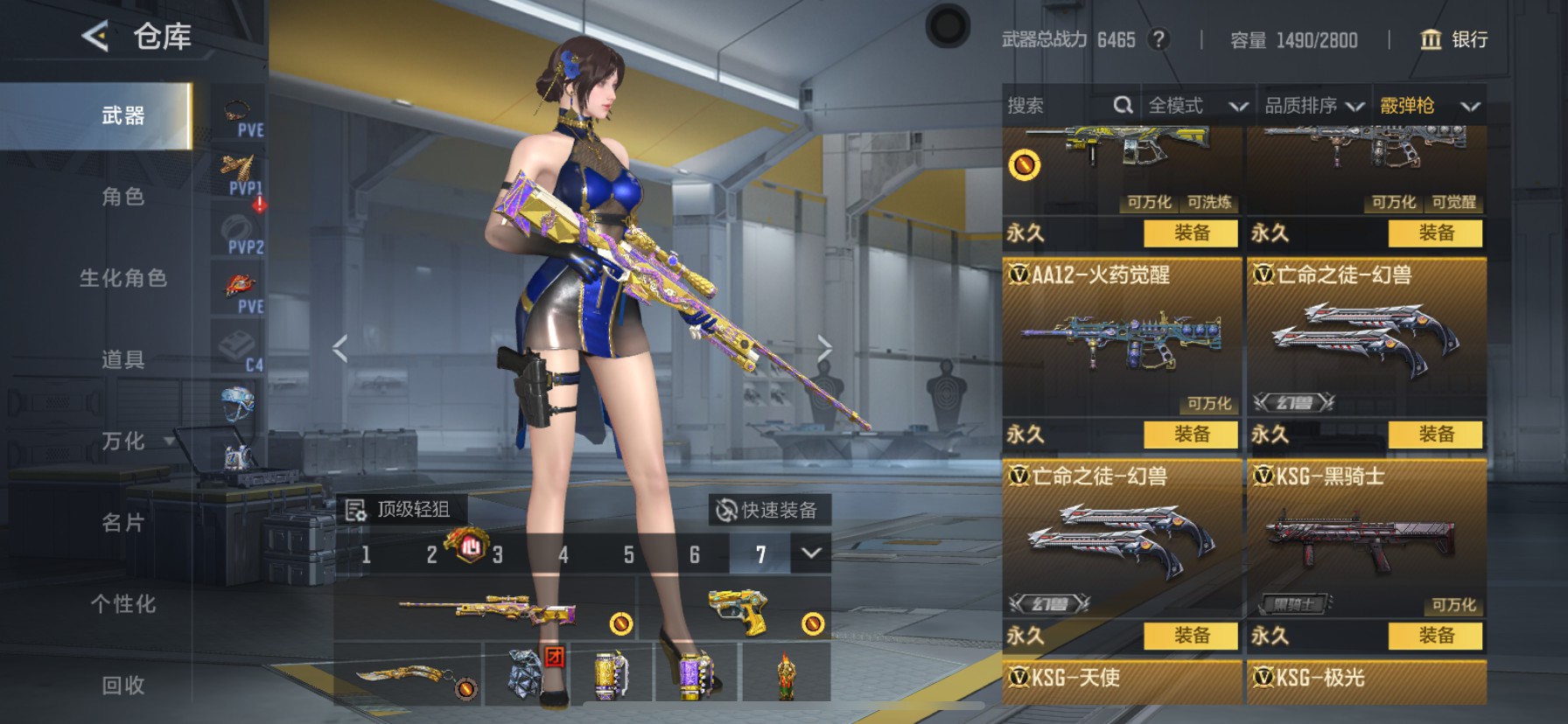Switch to the 个性化 section
This screenshot has height=724, width=1568.
pos(123,604)
